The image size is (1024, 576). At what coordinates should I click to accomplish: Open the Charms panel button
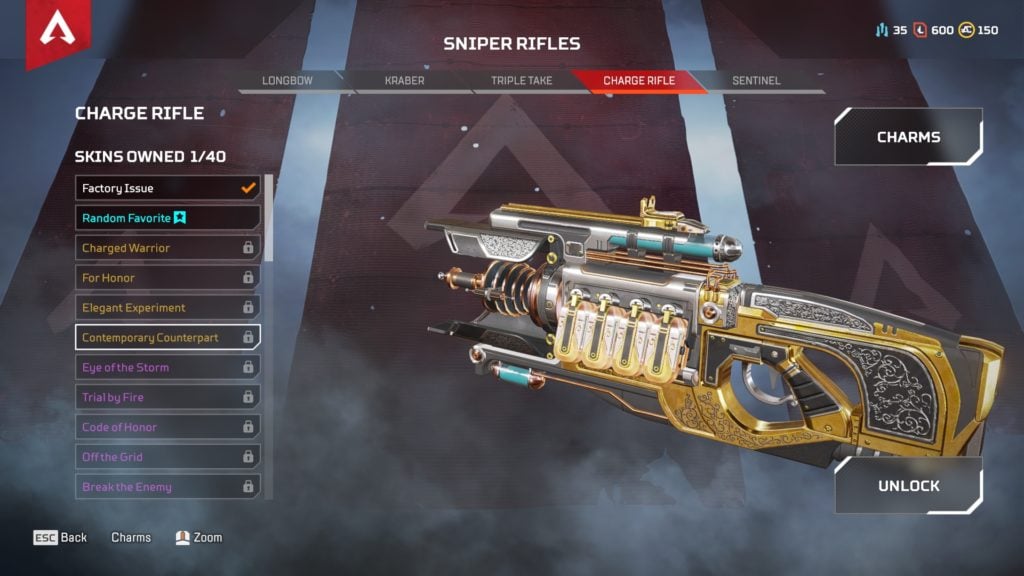[x=908, y=137]
